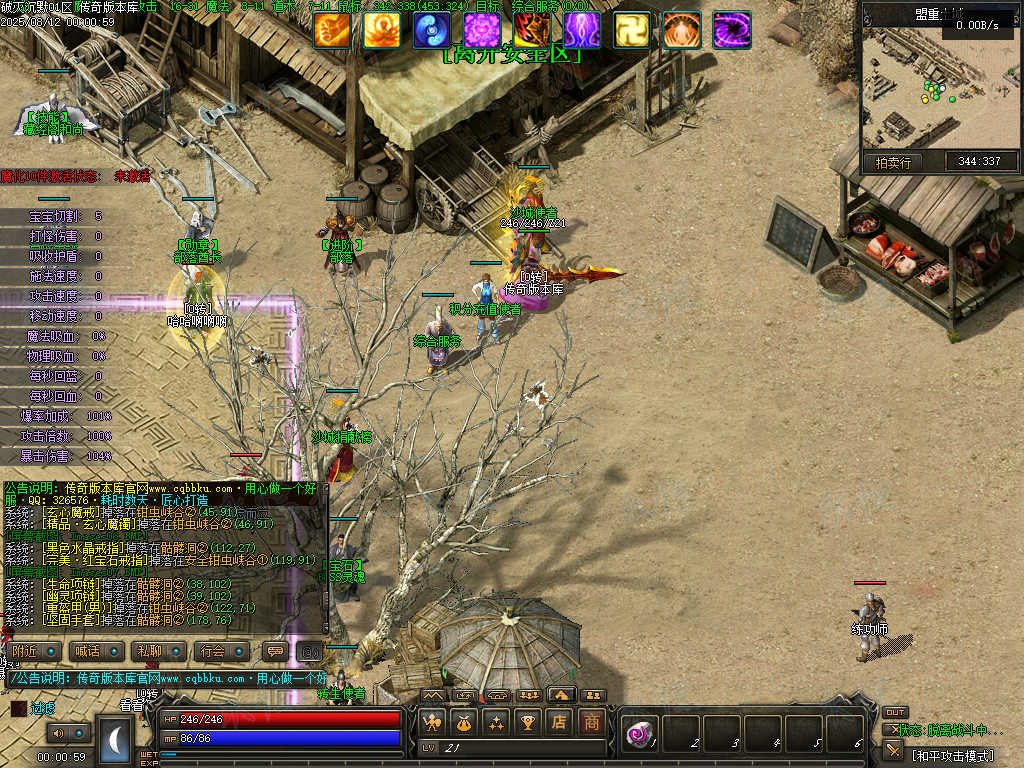This screenshot has height=768, width=1024.
Task: Open the 拍卖行 auction house
Action: click(x=893, y=162)
